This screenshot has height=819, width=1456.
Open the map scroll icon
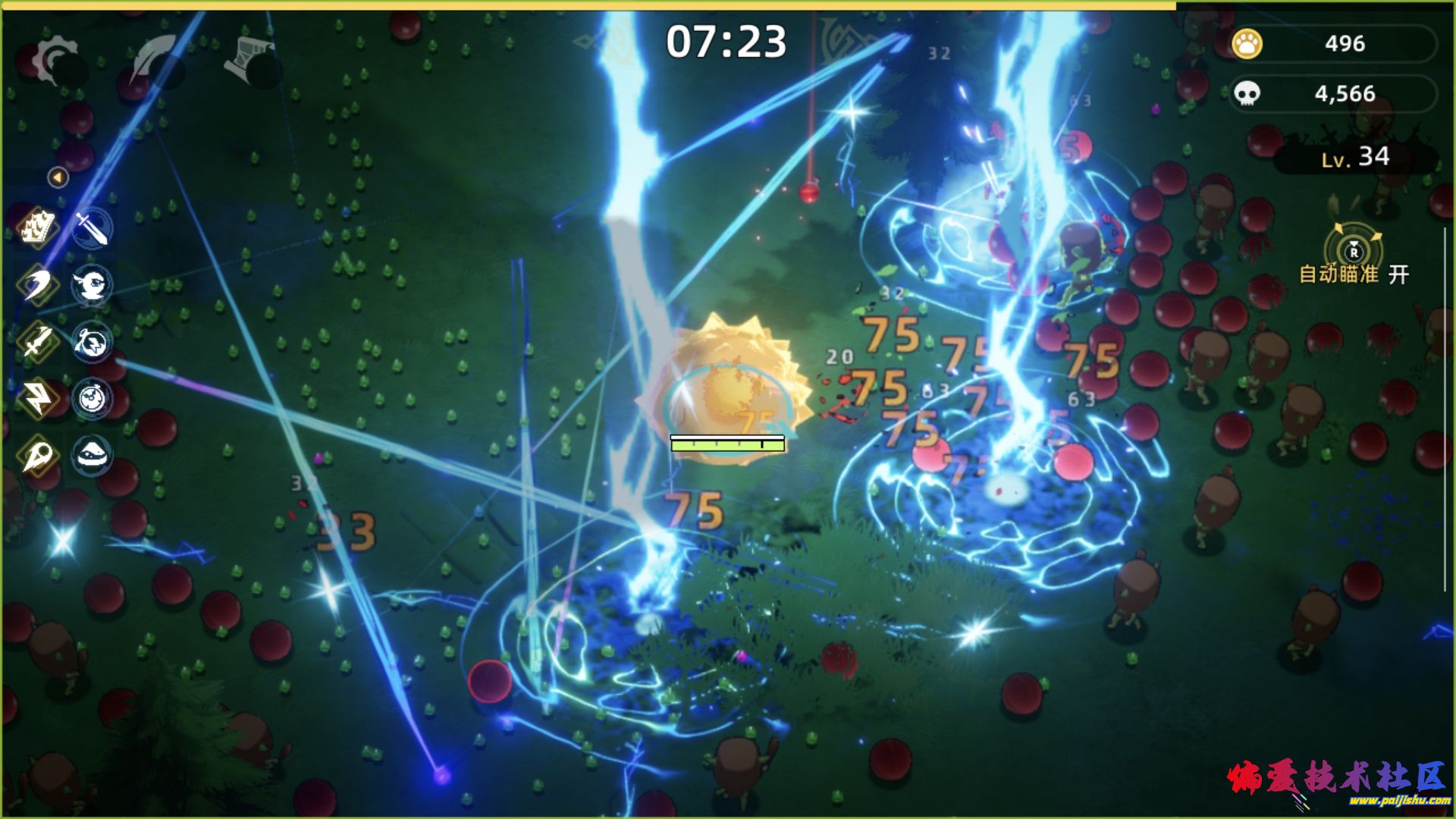(251, 58)
